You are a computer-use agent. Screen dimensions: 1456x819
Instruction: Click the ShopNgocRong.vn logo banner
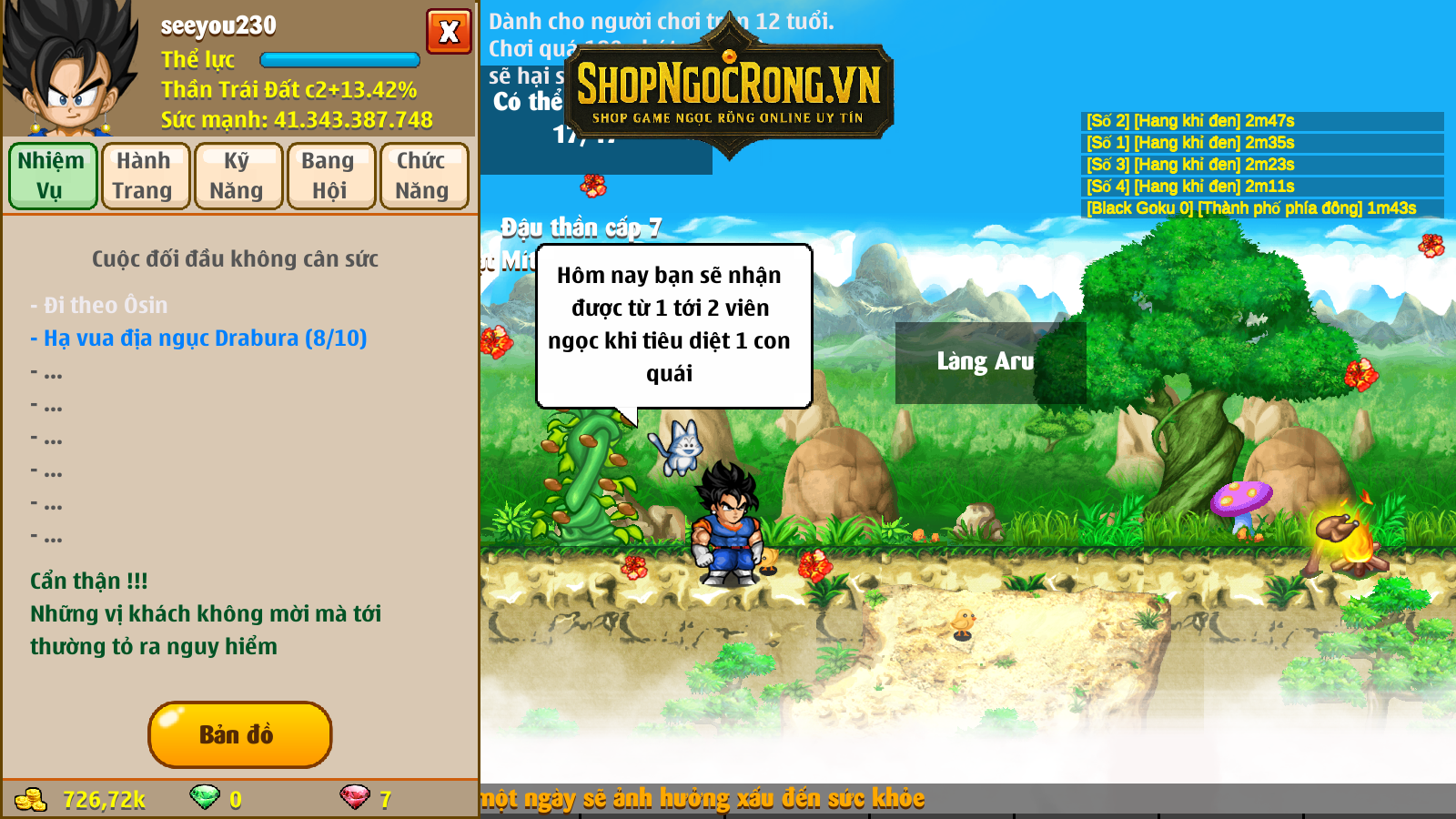[x=728, y=89]
